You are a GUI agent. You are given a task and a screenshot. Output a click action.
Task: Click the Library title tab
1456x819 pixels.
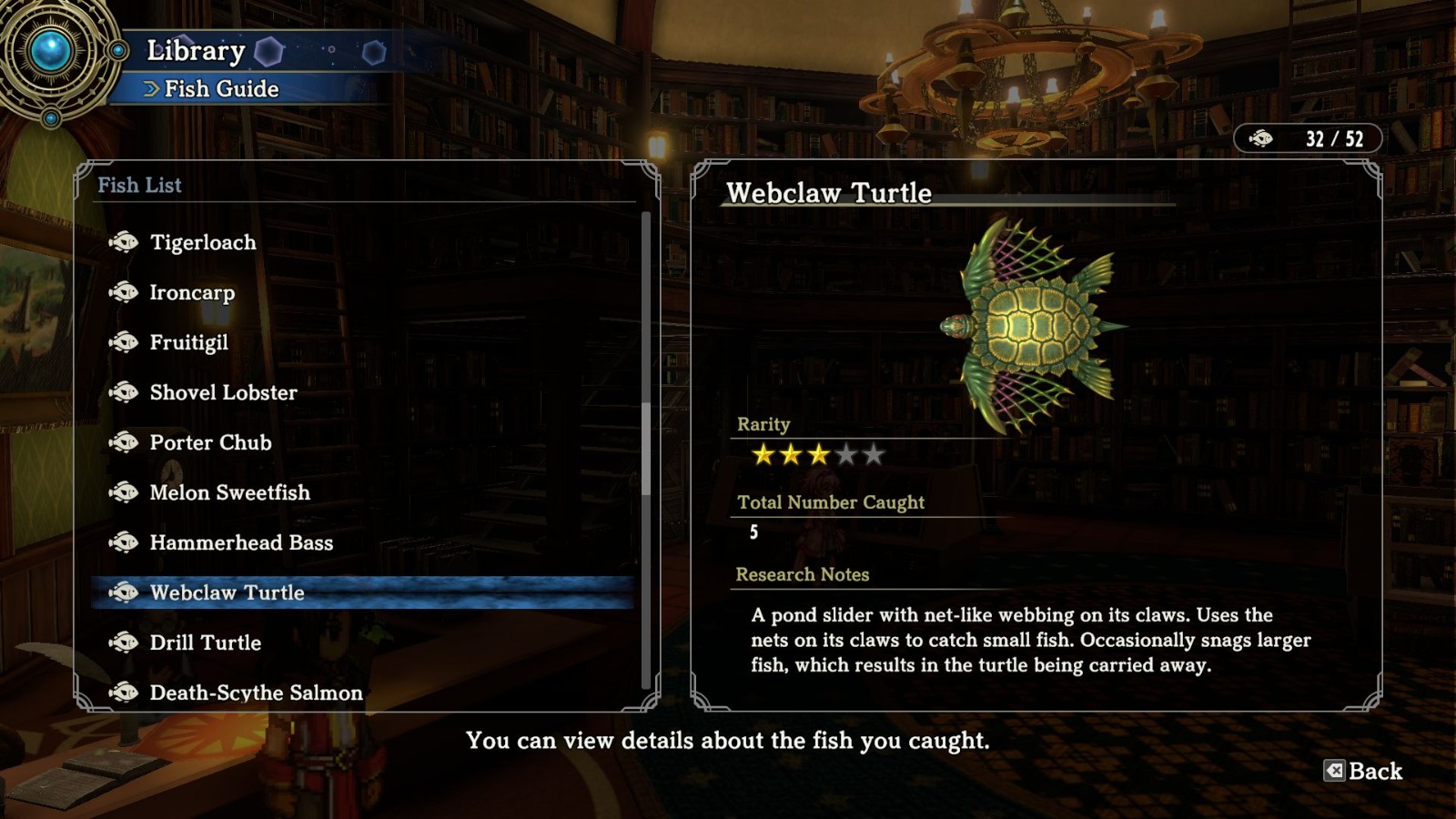197,50
